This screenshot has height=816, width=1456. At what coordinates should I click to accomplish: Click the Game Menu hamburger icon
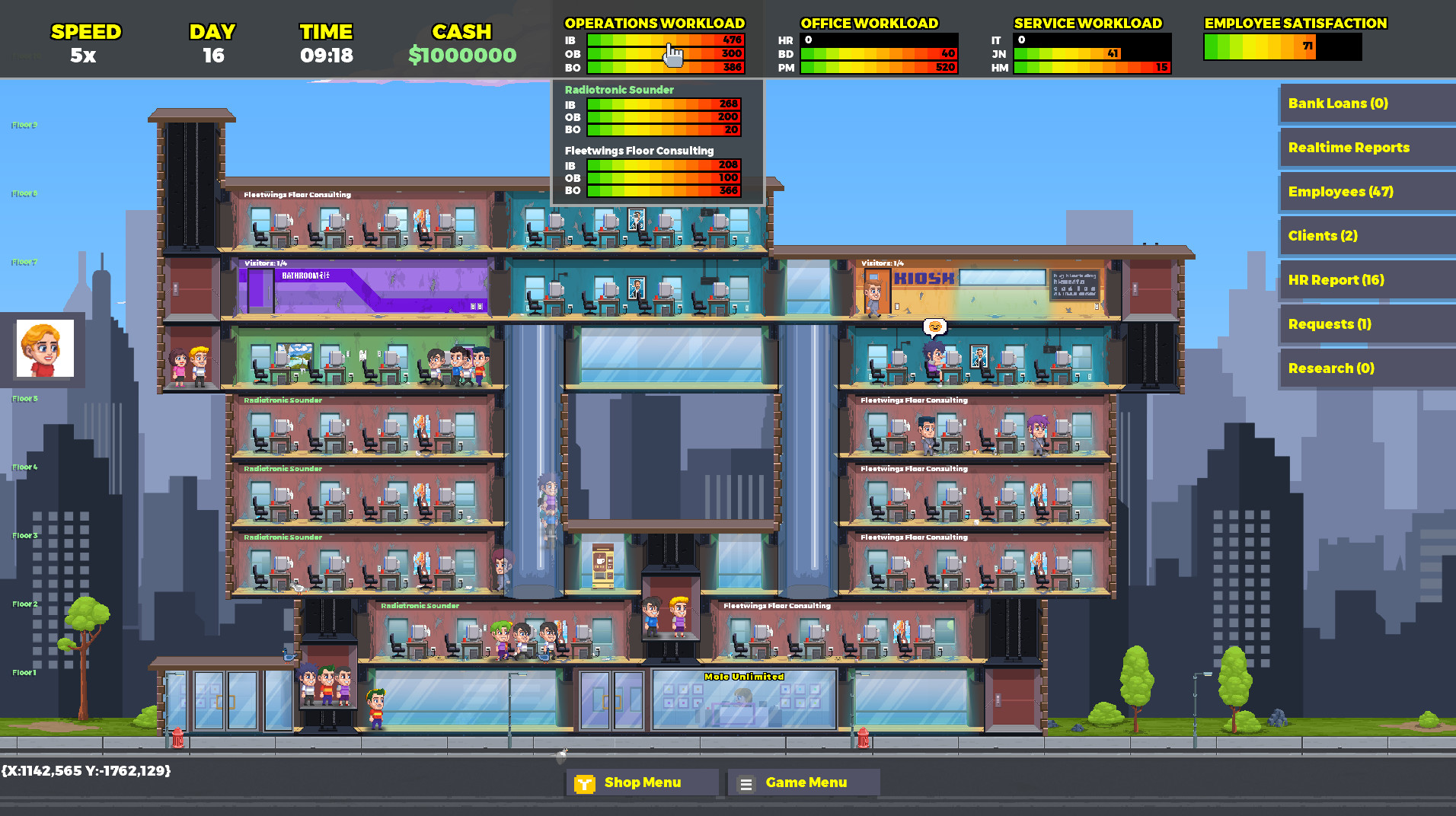(745, 782)
